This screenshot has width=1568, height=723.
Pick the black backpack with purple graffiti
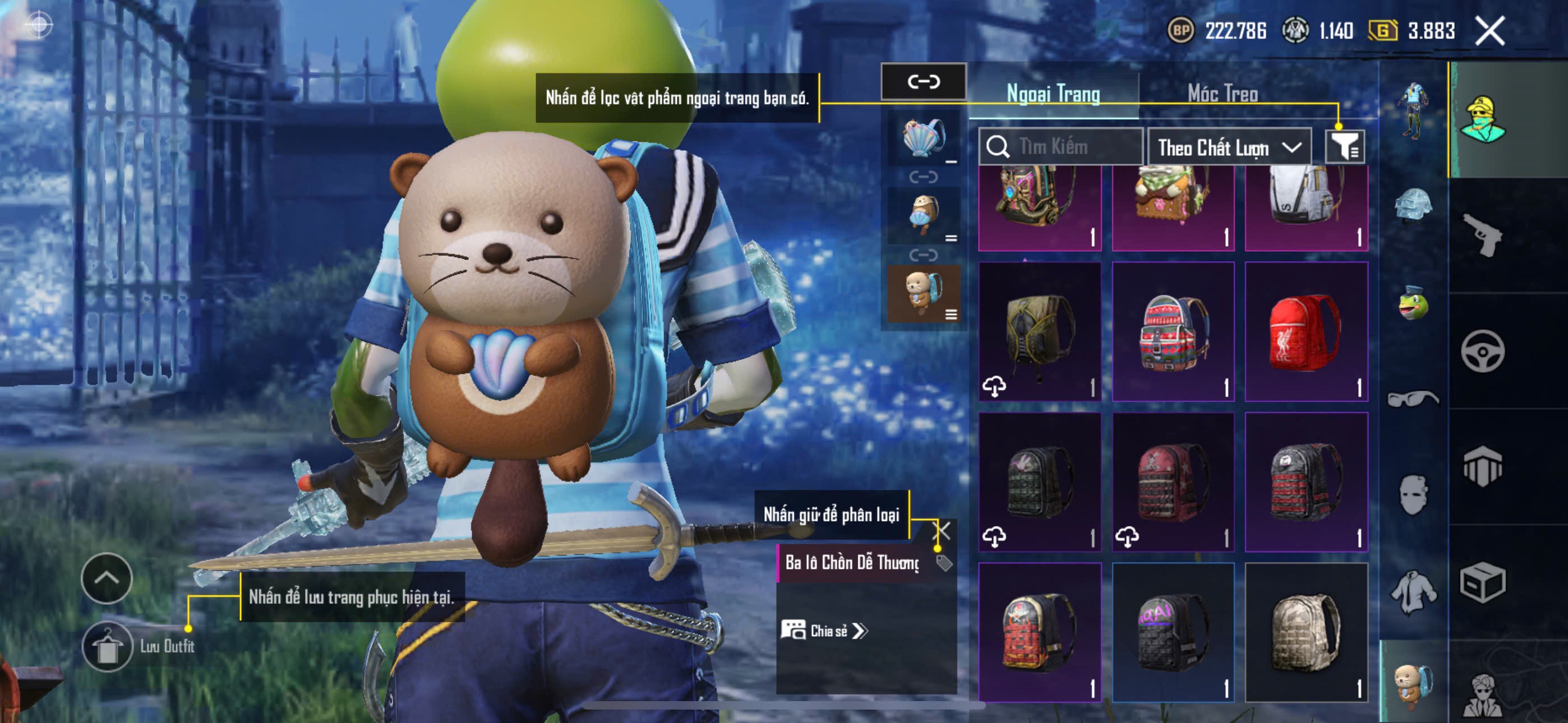(1173, 632)
